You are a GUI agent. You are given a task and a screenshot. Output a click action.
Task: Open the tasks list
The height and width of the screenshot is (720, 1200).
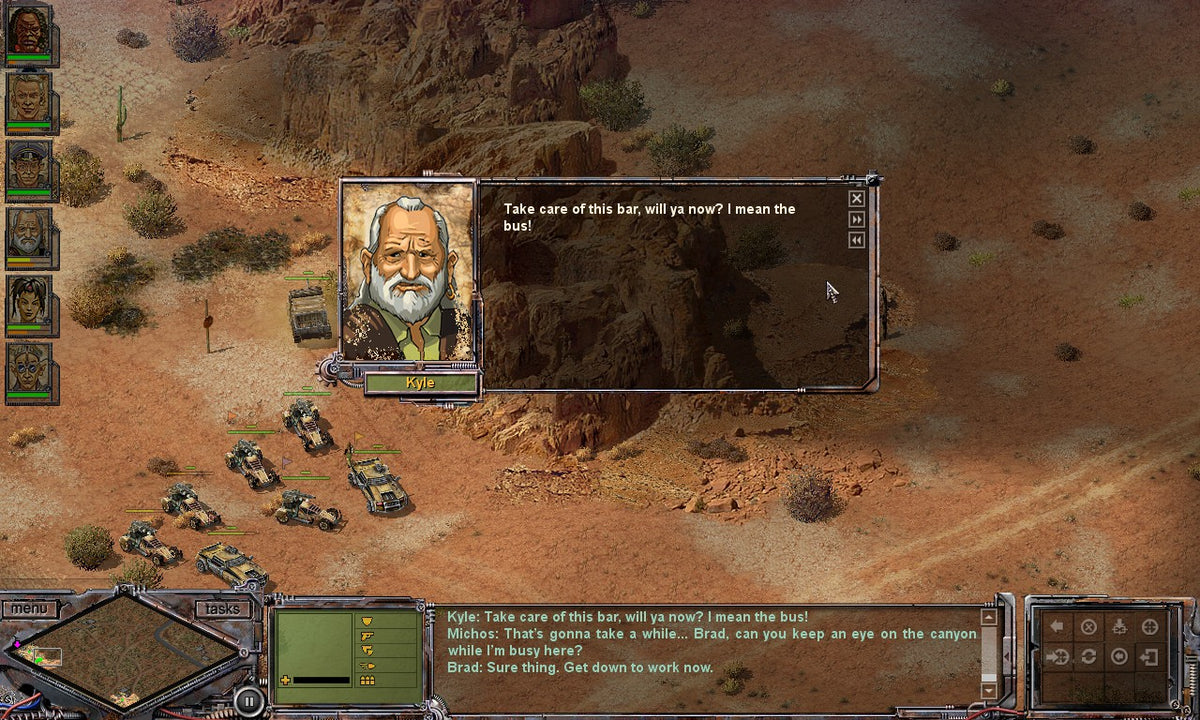tap(221, 608)
